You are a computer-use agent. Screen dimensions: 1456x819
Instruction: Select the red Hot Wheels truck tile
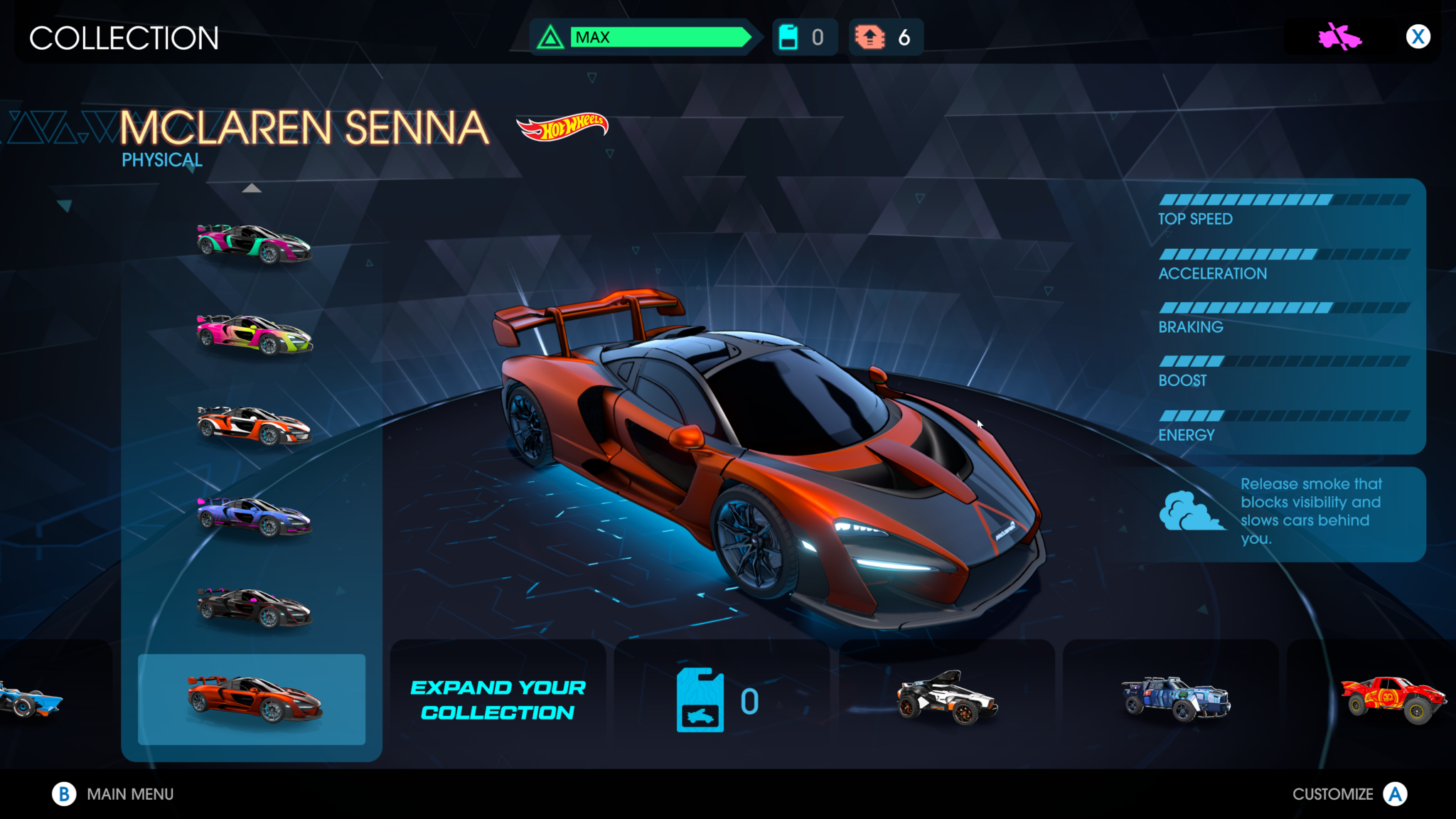[1392, 698]
